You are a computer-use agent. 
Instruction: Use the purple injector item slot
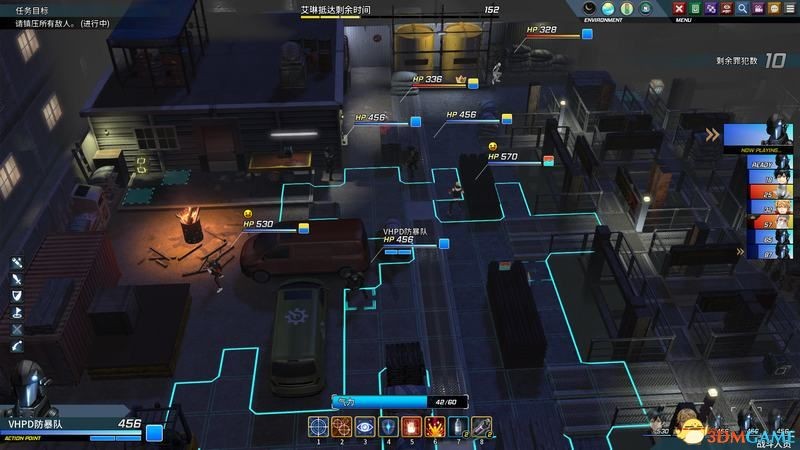pos(480,426)
